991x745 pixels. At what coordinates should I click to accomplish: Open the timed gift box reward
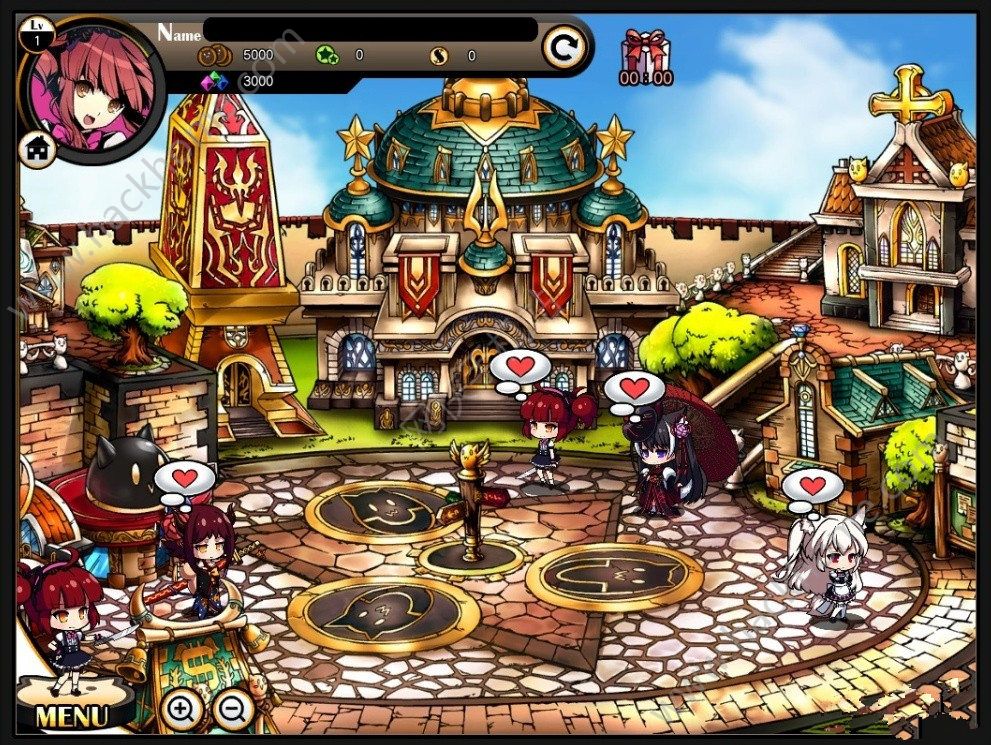pyautogui.click(x=645, y=57)
